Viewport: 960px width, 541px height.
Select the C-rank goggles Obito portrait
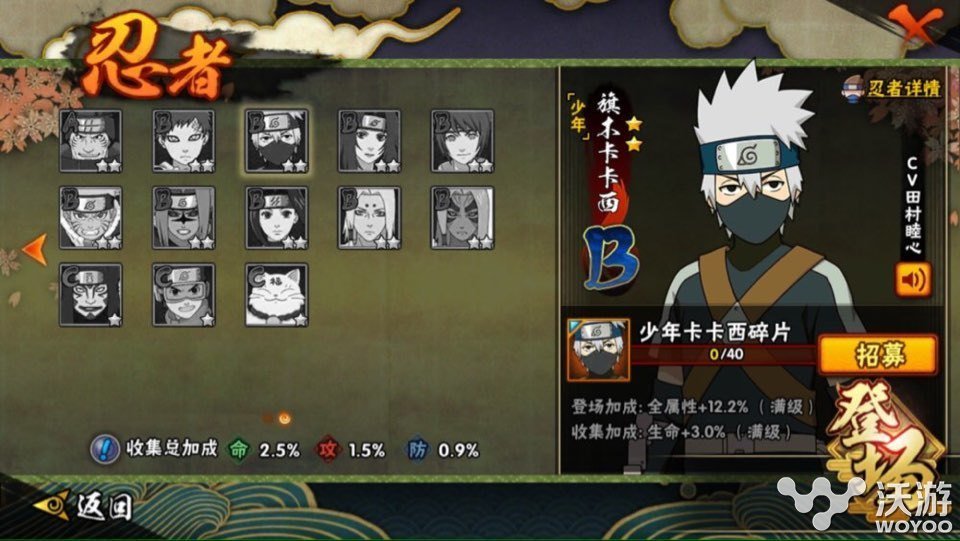(x=184, y=294)
